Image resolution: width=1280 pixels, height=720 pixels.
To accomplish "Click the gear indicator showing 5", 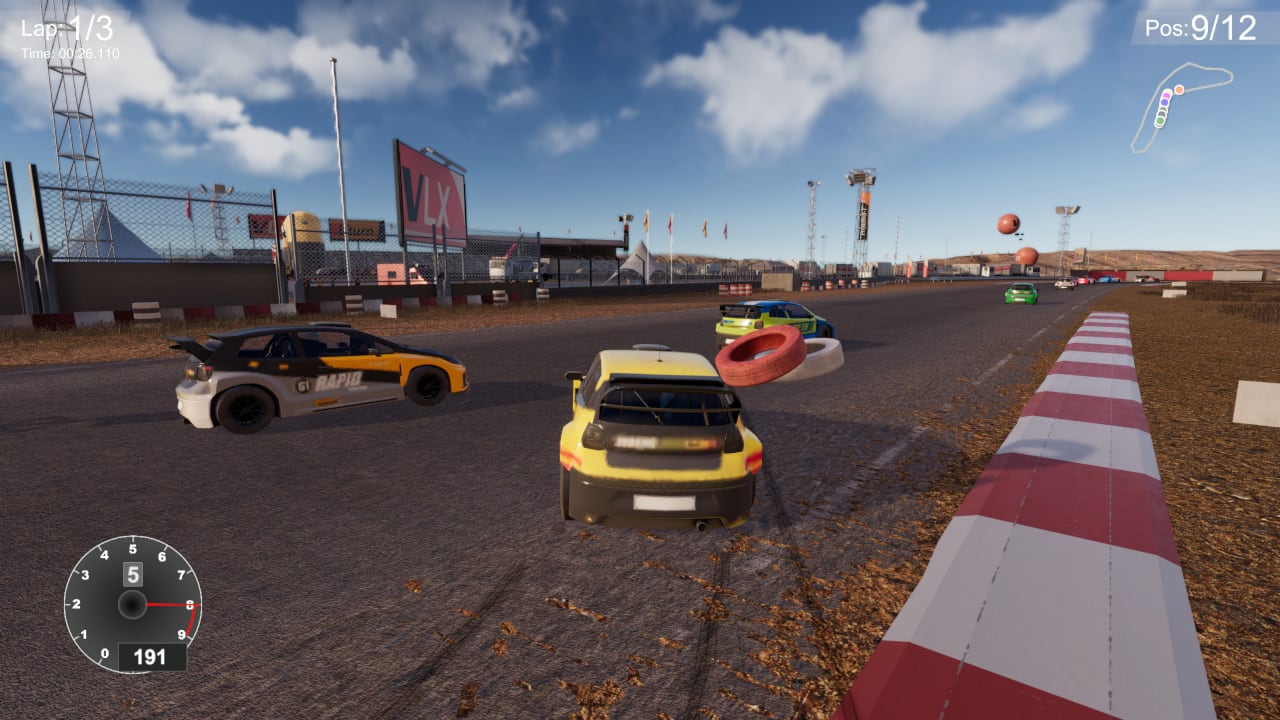I will (132, 572).
